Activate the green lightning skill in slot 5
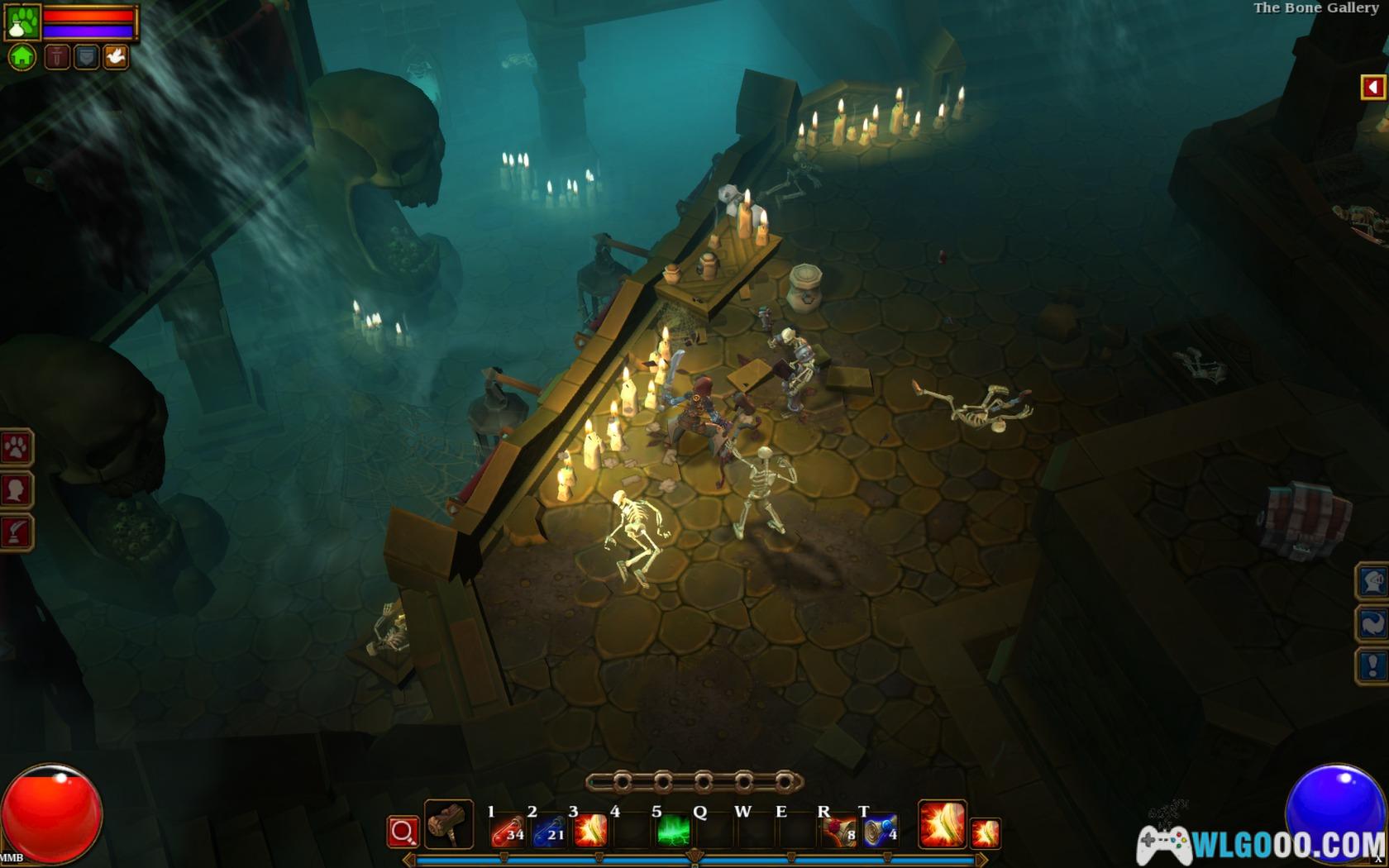Image resolution: width=1389 pixels, height=868 pixels. [673, 831]
